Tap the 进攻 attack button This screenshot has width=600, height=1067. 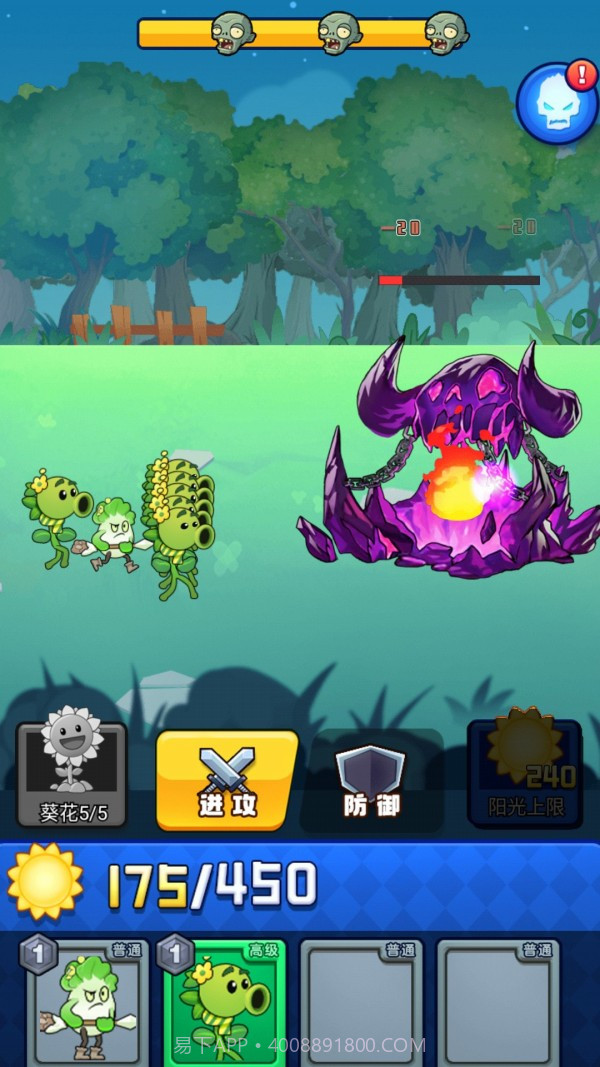[x=227, y=780]
